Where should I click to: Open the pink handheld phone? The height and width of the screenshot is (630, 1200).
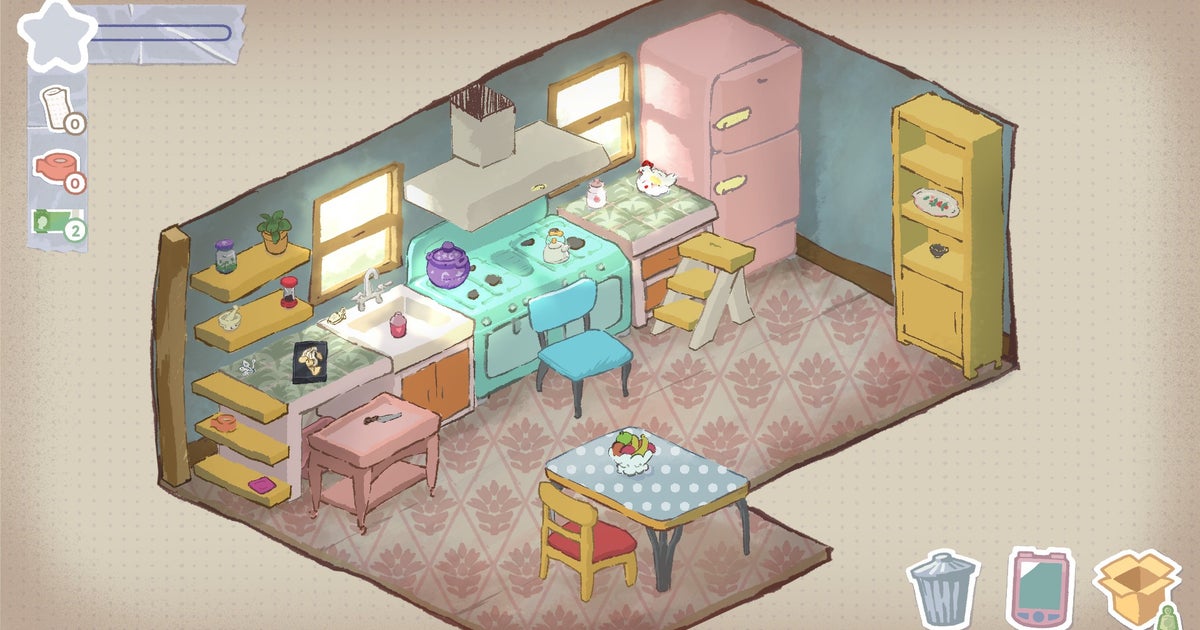tap(1038, 590)
